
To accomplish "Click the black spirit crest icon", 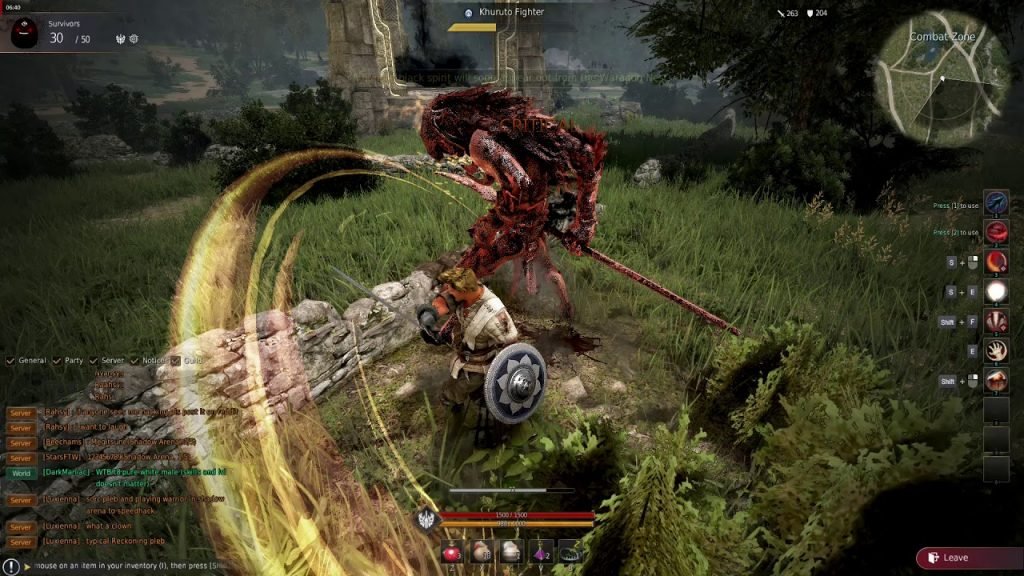I will click(425, 519).
